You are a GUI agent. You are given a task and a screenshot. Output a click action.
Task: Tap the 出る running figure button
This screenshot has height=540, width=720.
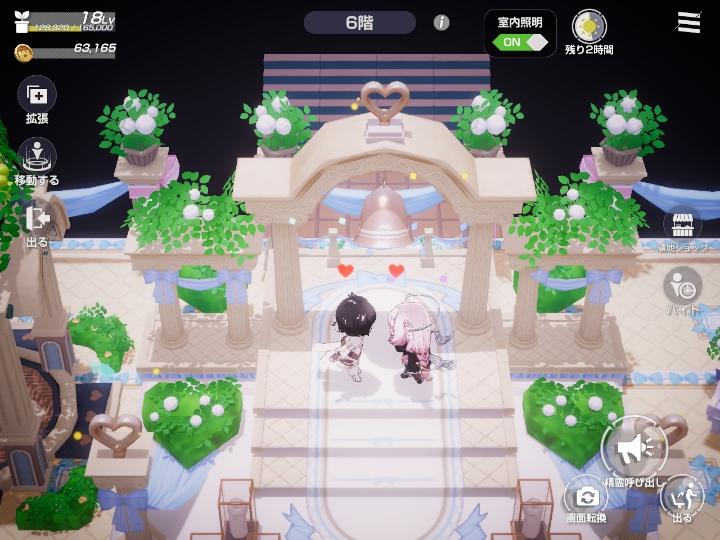(x=682, y=495)
